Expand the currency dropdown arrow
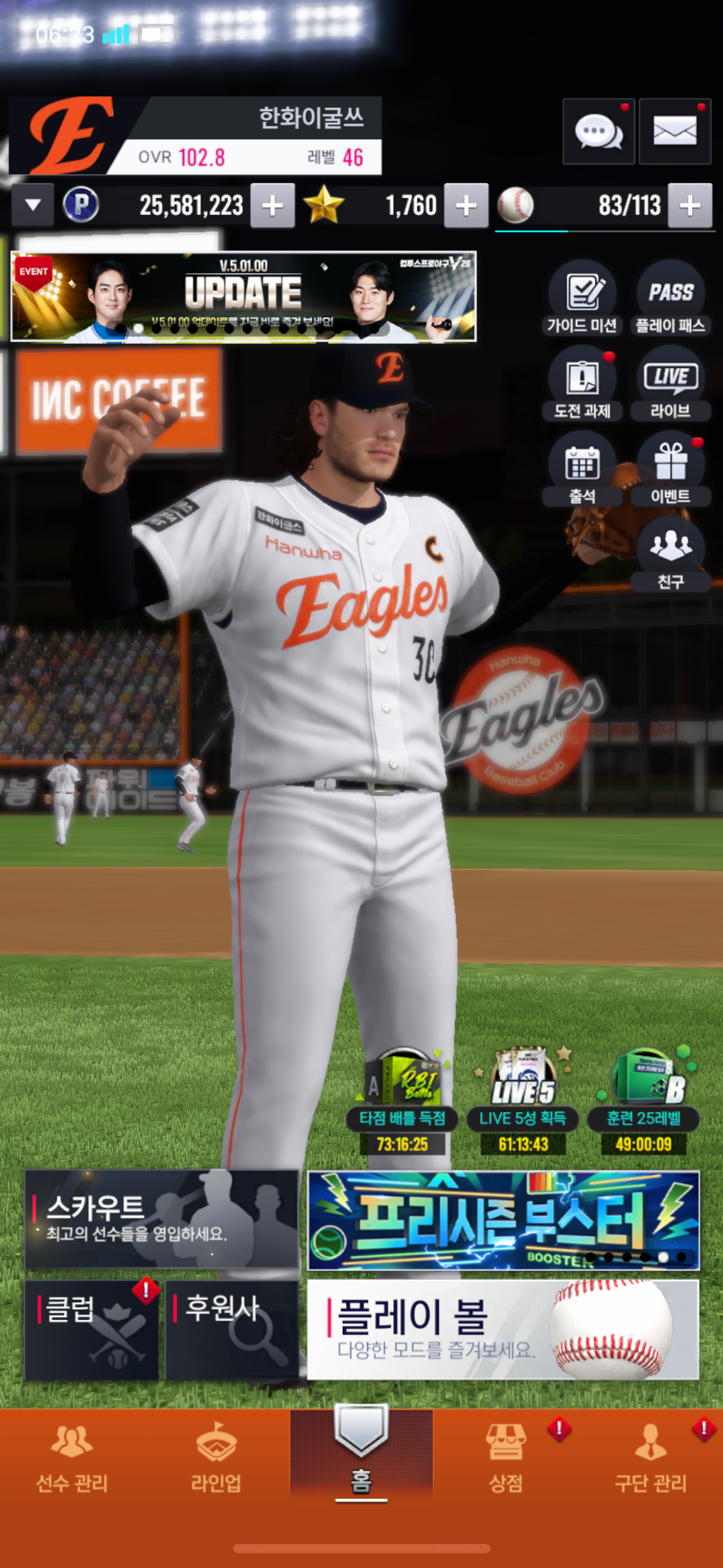 (33, 206)
